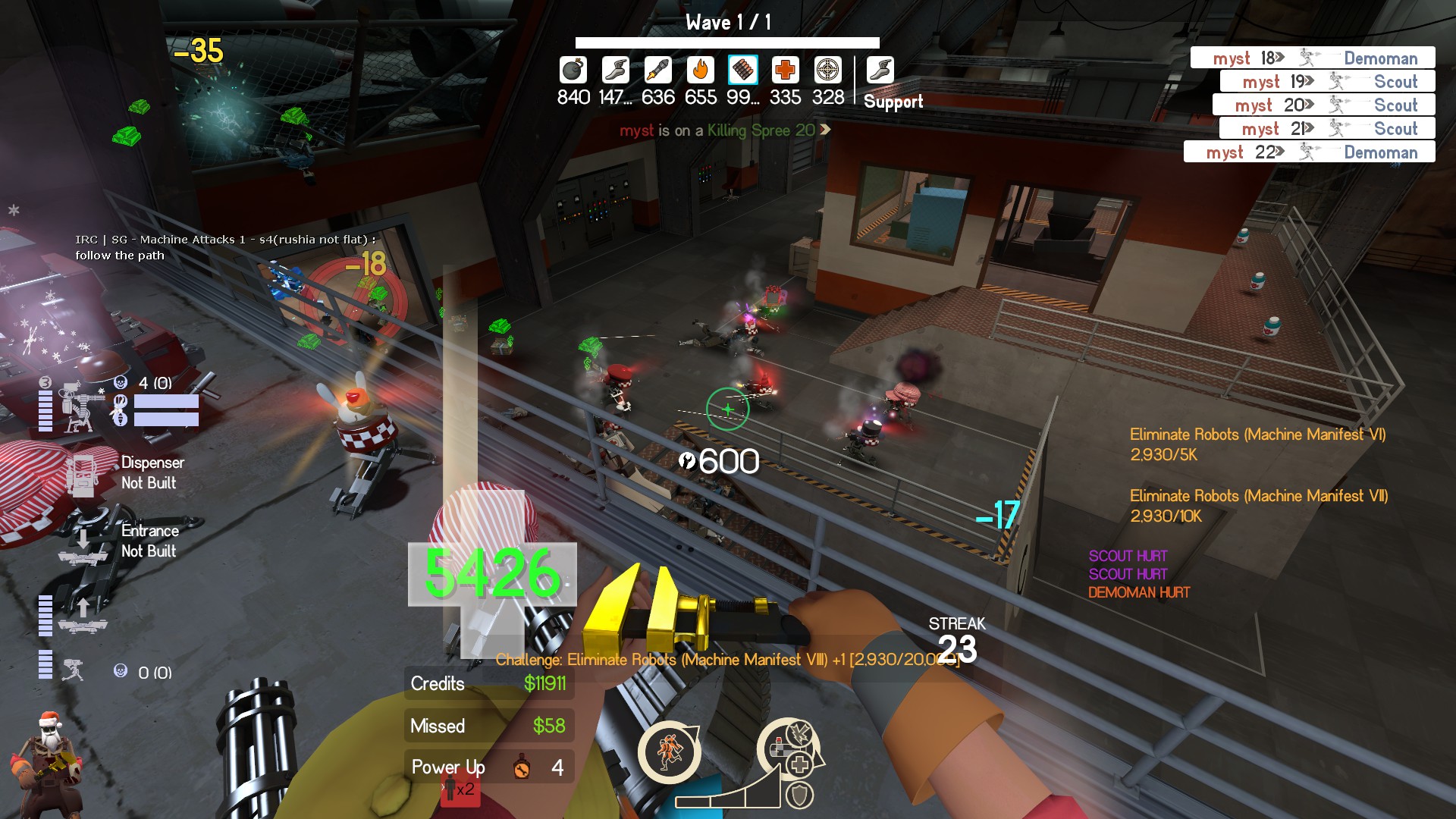Click the Santa engineer class portrait
Image resolution: width=1456 pixels, height=819 pixels.
(47, 762)
